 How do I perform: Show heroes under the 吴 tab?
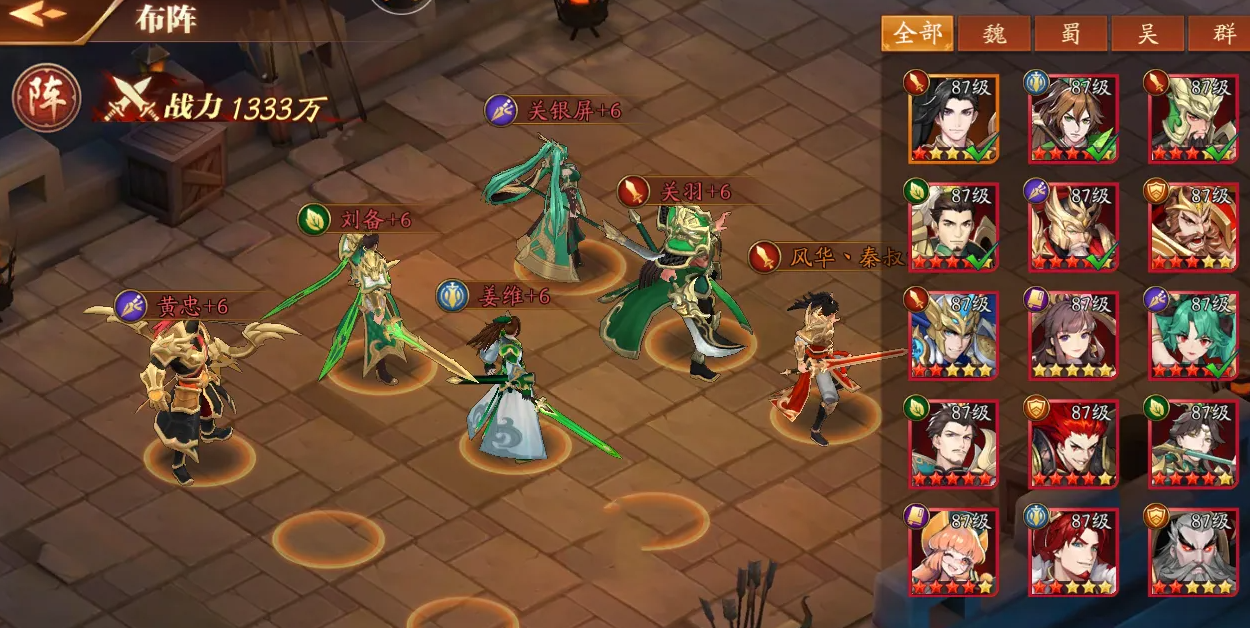[x=1148, y=34]
